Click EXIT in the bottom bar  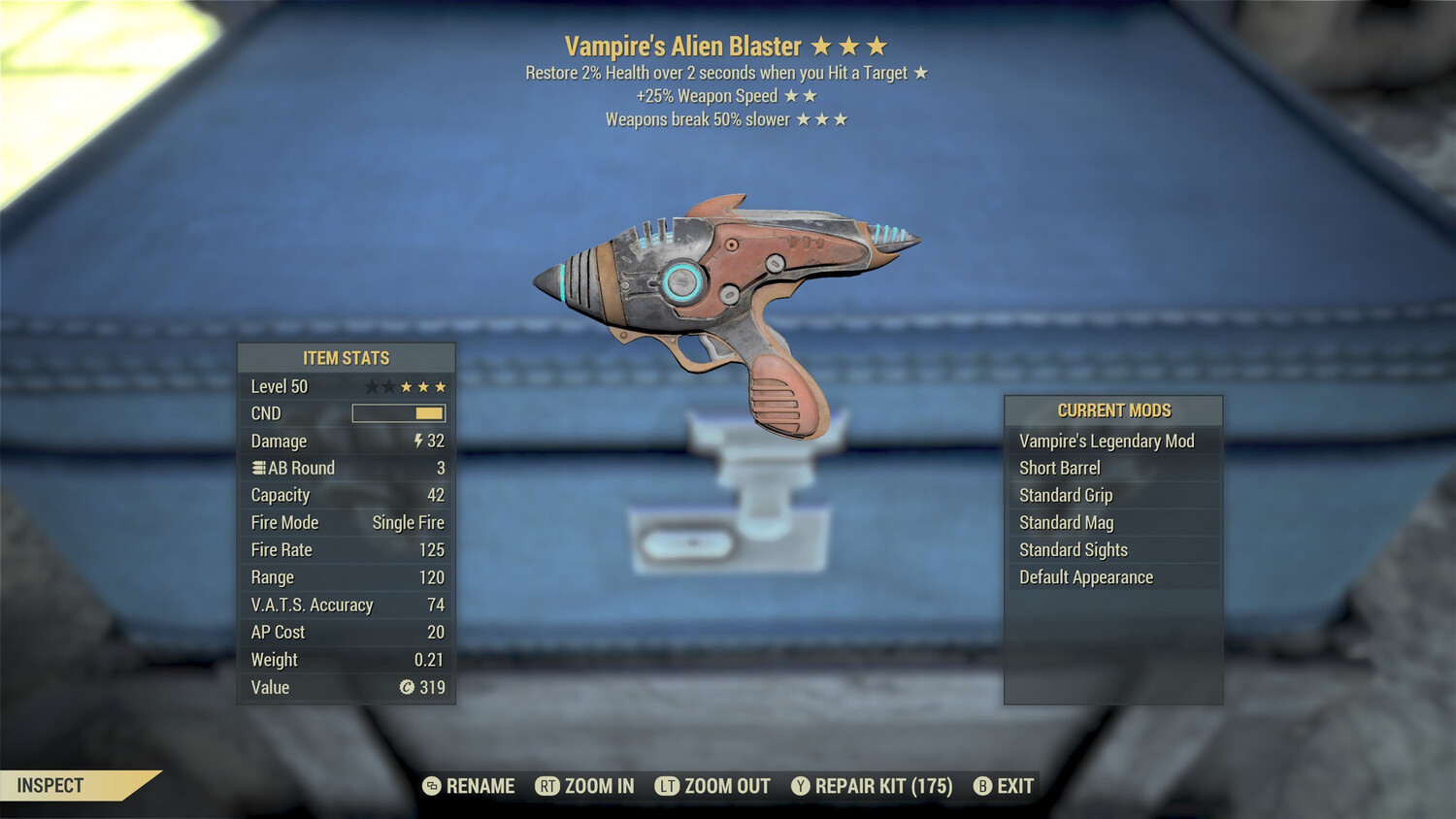pos(1013,786)
